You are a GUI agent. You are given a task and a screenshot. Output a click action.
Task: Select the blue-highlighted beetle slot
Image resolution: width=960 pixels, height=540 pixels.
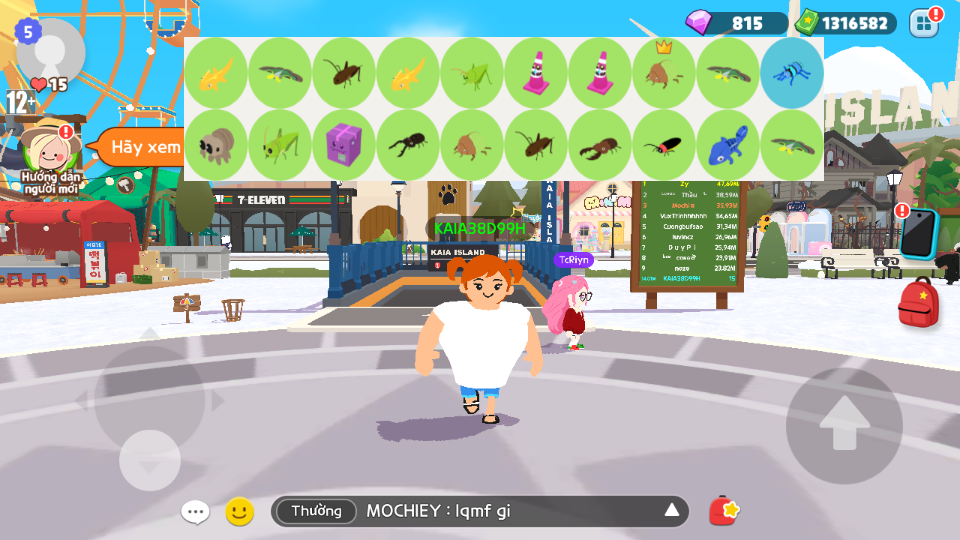coord(792,73)
